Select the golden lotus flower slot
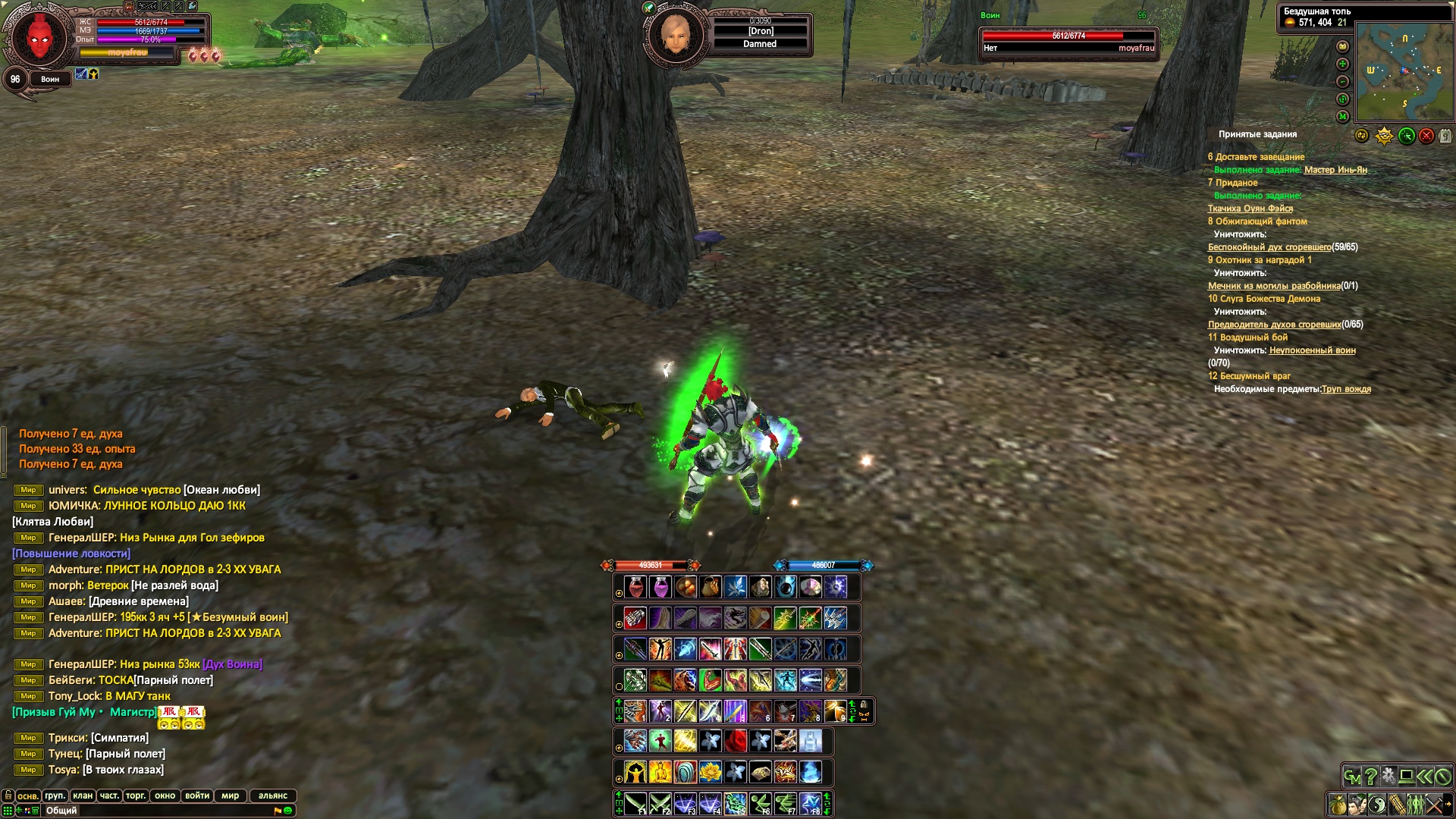This screenshot has height=819, width=1456. tap(711, 773)
